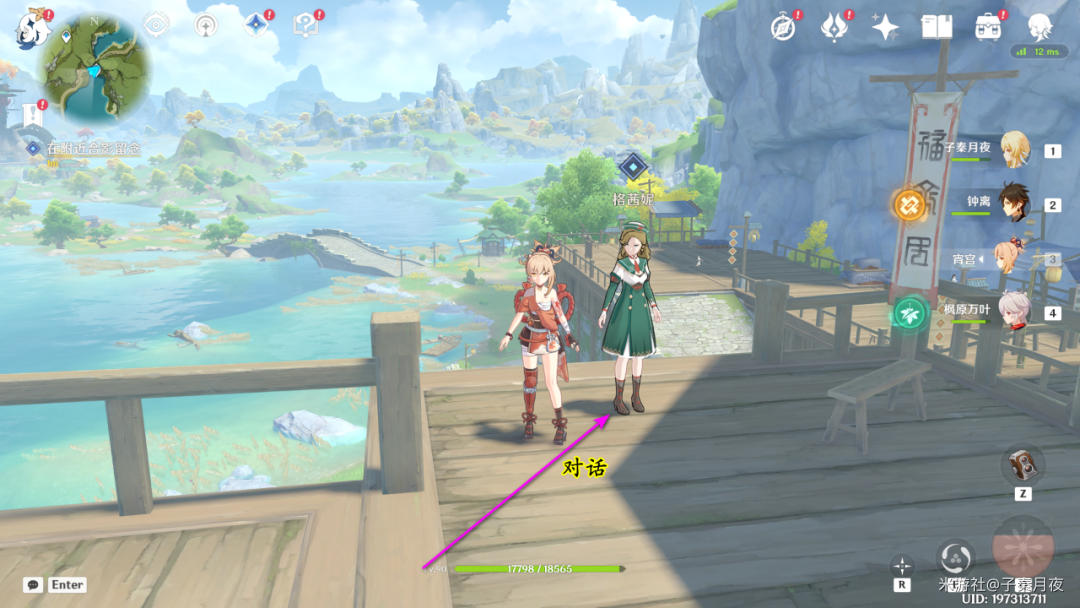Click the eye-shaped icon beside the minimap
The height and width of the screenshot is (608, 1080).
156,25
